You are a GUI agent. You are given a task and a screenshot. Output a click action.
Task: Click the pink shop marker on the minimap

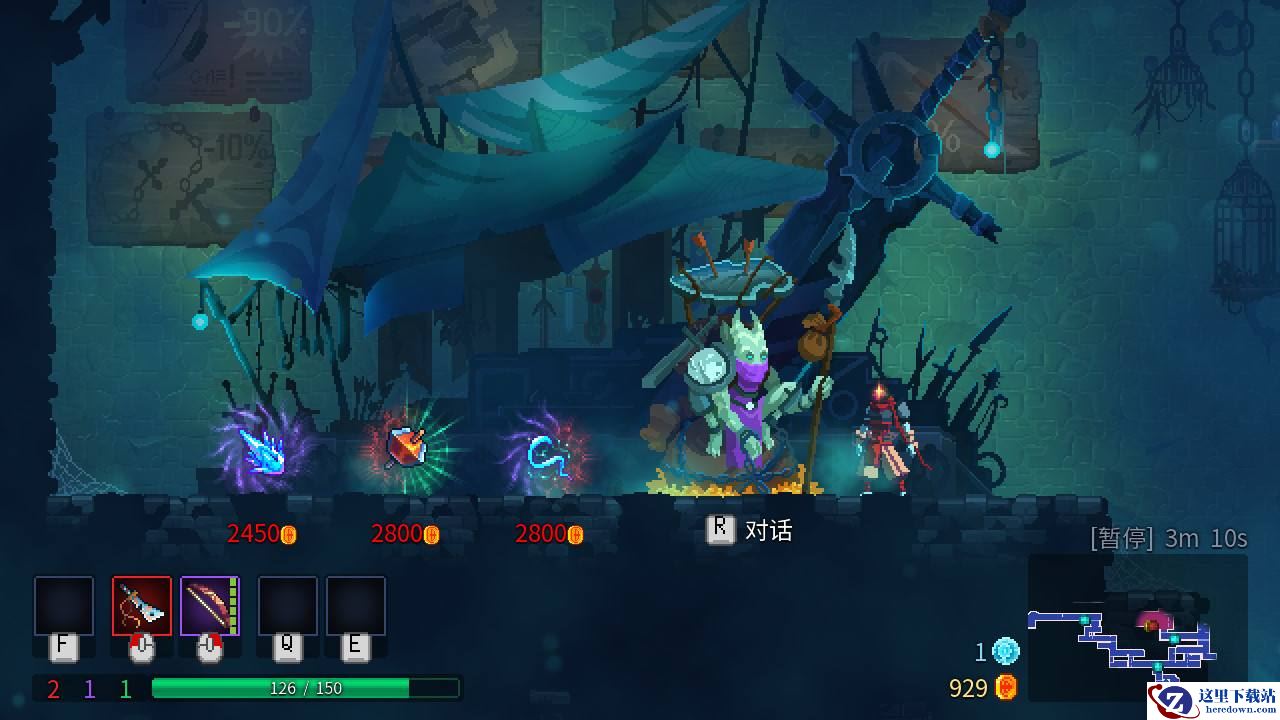[x=1153, y=622]
